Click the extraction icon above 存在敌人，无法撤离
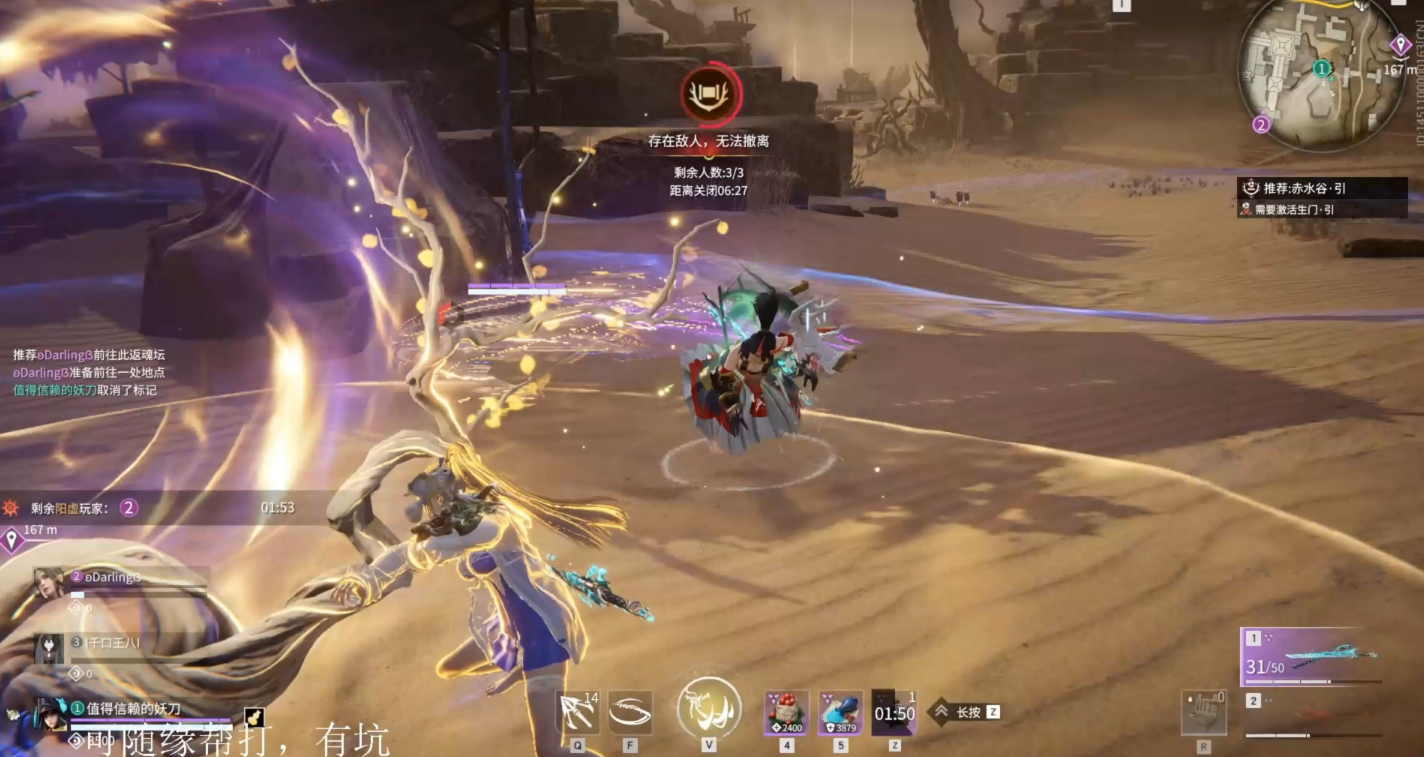The height and width of the screenshot is (757, 1424). click(710, 95)
